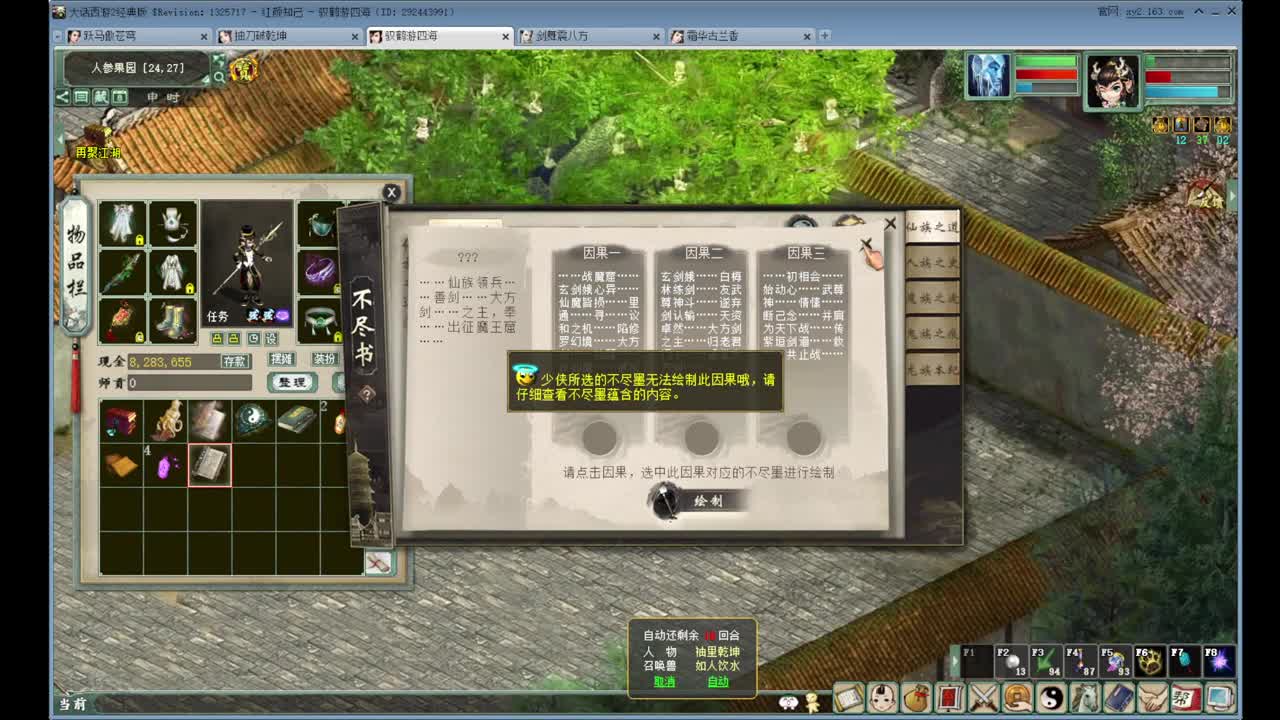Screen dimensions: 1280x720
Task: Open a new game tab with the plus button
Action: pyautogui.click(x=824, y=35)
